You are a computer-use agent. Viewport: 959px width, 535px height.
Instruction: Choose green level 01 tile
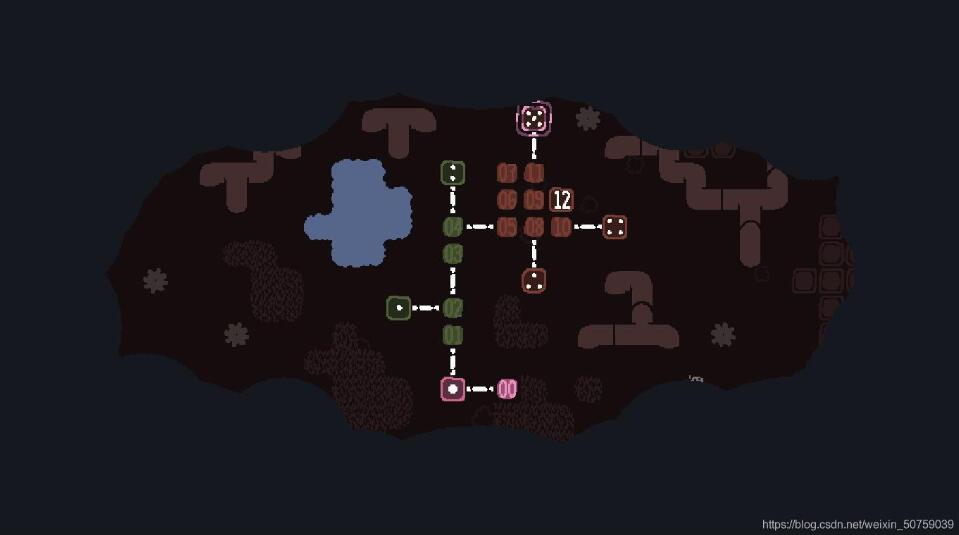pos(453,335)
